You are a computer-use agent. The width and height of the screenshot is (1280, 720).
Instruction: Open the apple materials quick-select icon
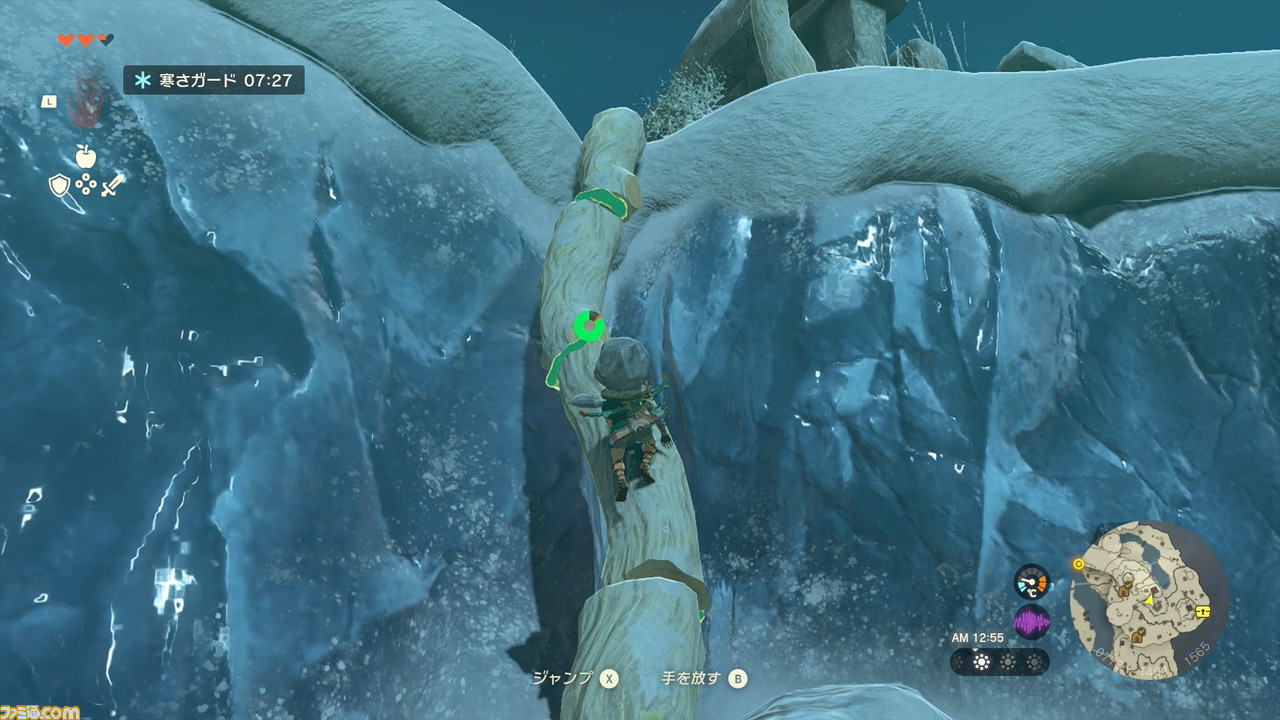pos(85,155)
